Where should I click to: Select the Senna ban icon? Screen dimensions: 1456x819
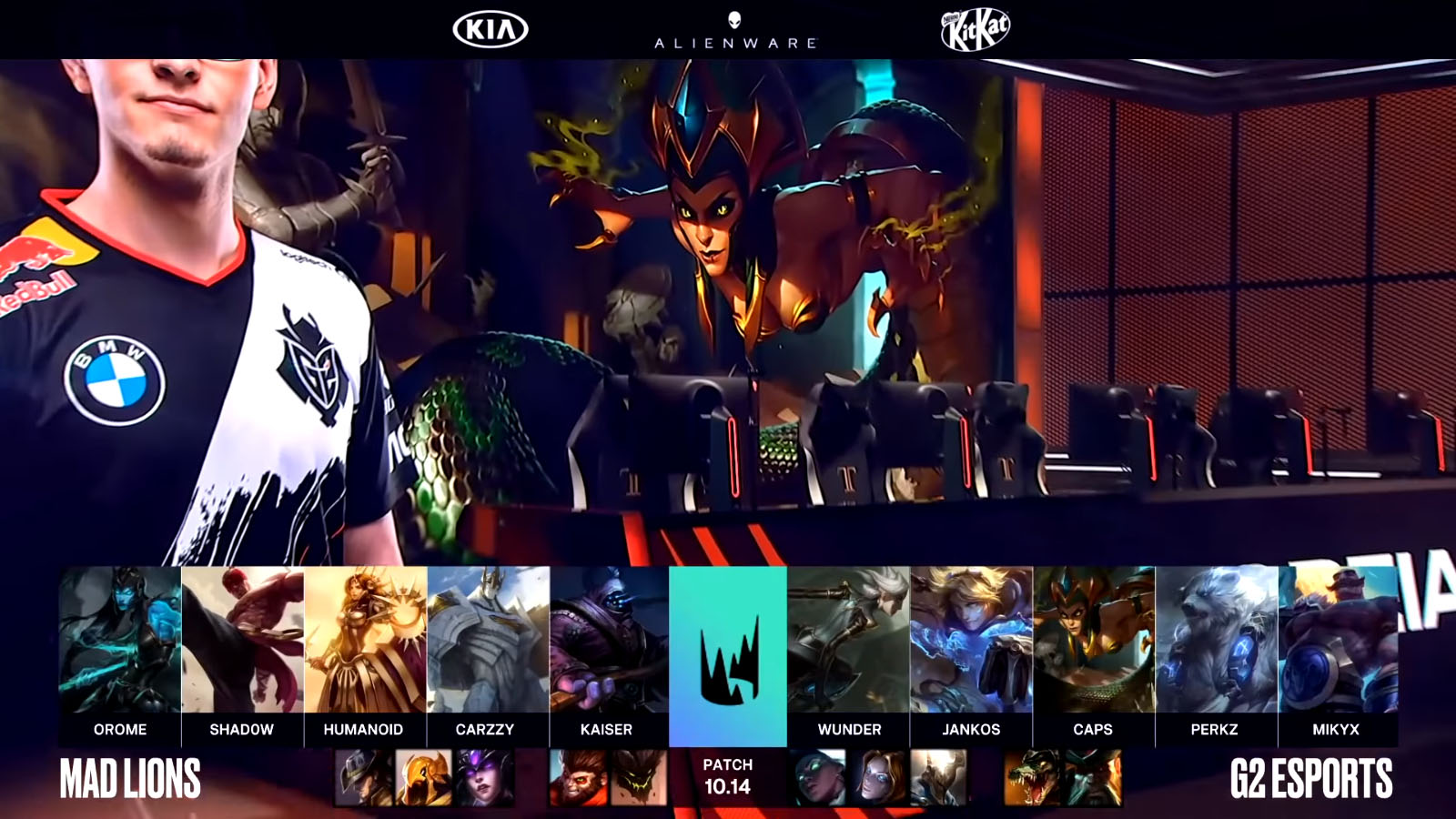tap(818, 778)
